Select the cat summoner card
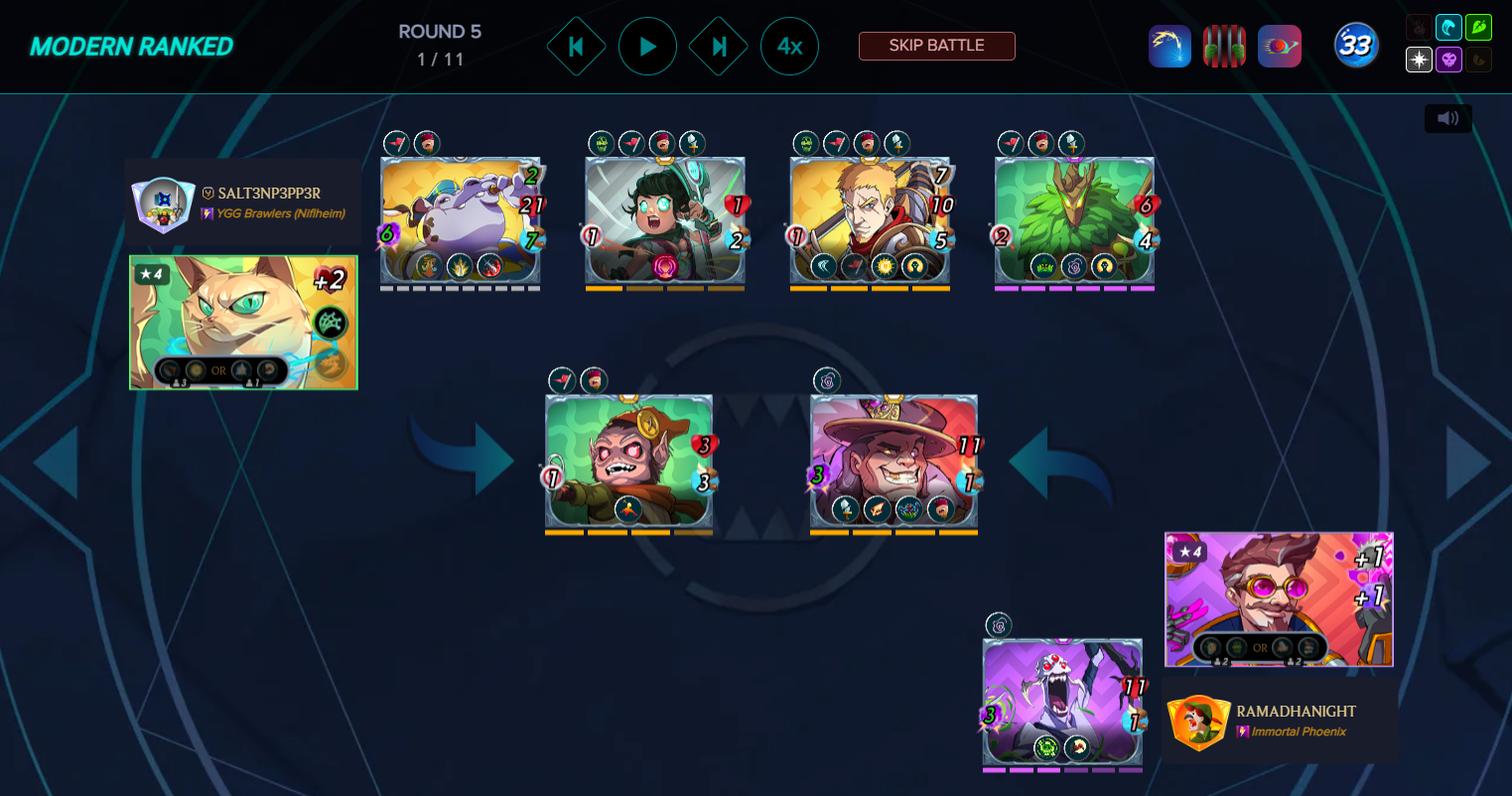This screenshot has height=796, width=1512. (243, 323)
